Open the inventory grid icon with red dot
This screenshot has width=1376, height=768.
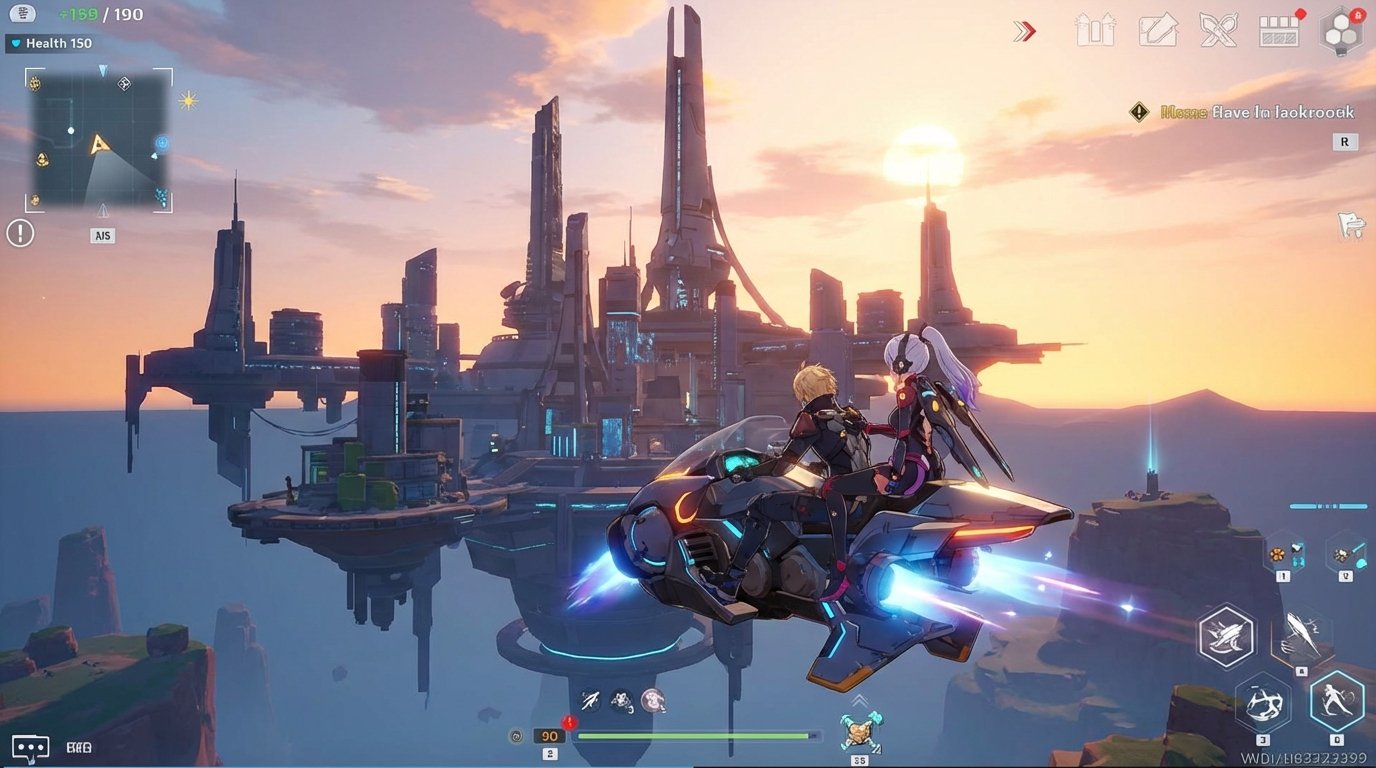pyautogui.click(x=1278, y=30)
